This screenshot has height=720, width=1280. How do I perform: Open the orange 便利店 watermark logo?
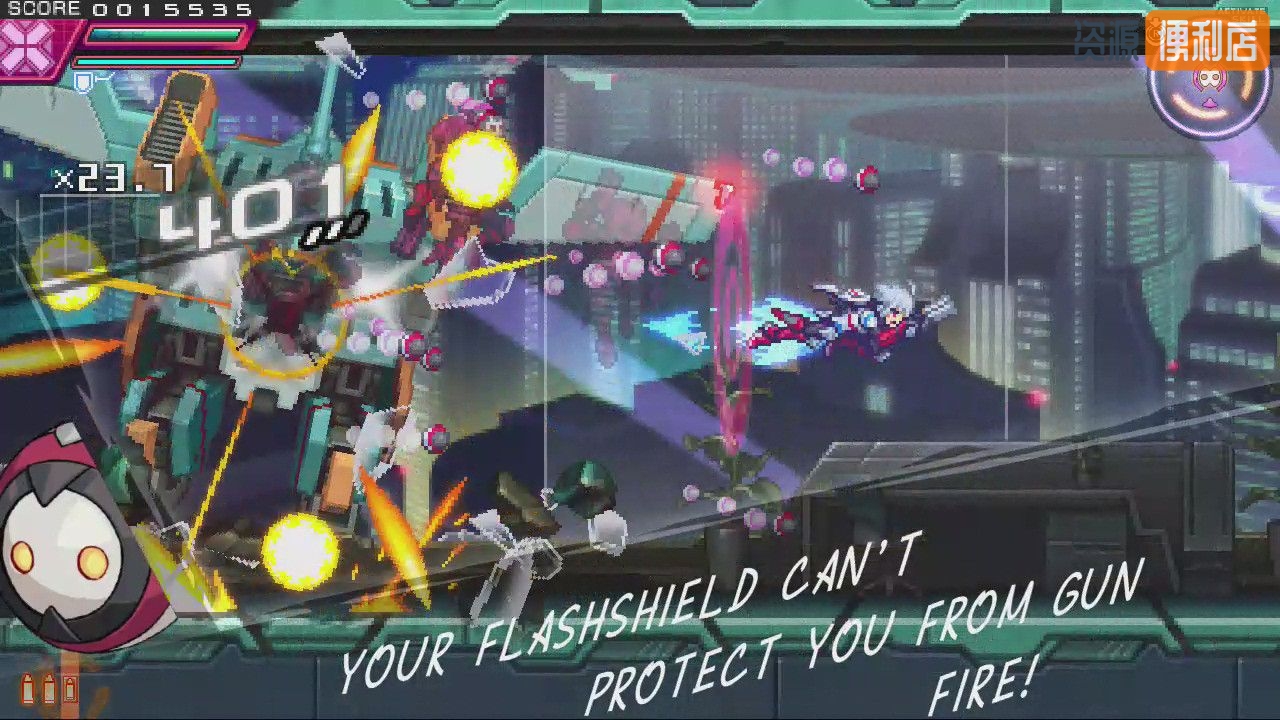(x=1207, y=42)
